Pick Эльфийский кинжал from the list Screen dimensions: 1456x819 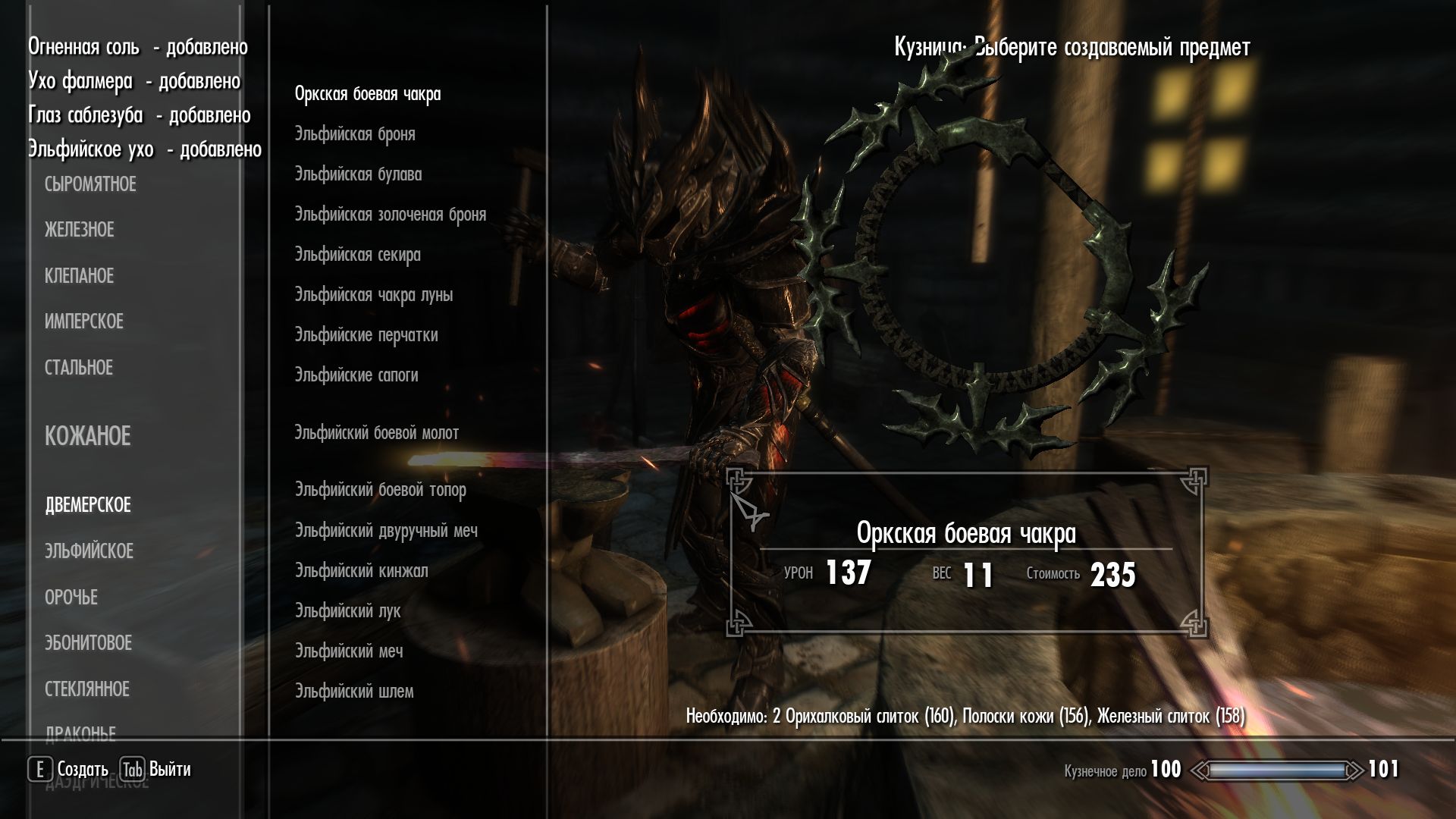tap(361, 571)
